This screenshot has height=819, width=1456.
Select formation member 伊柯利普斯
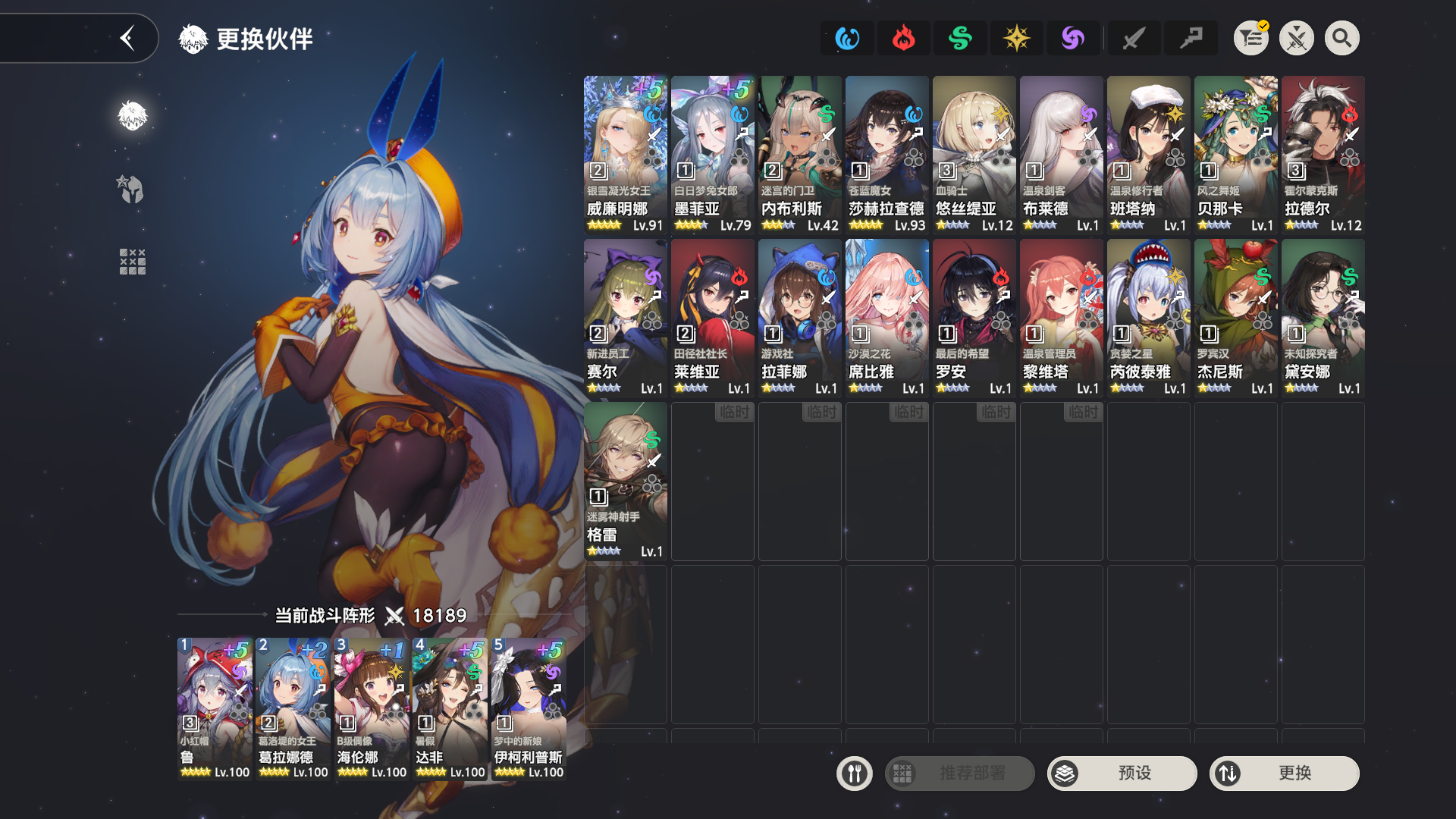pyautogui.click(x=529, y=708)
